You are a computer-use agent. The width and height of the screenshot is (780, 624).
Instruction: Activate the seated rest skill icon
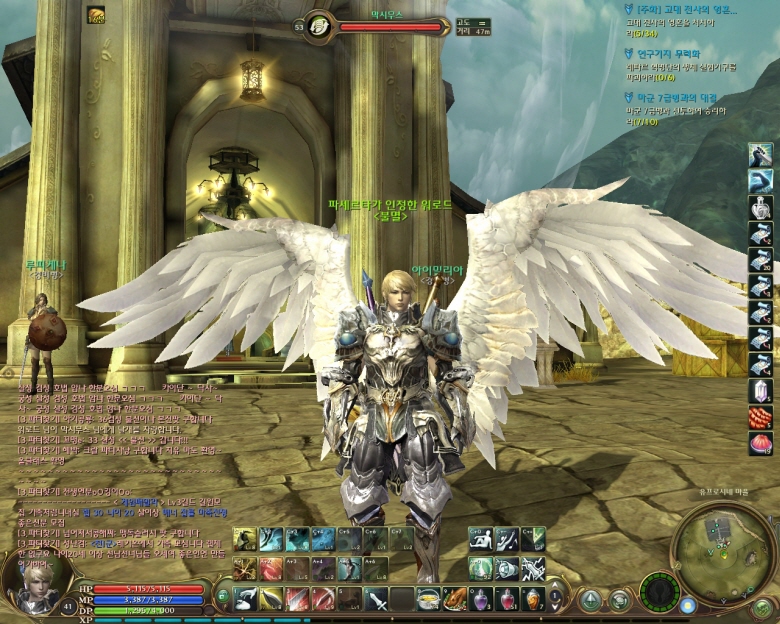click(x=481, y=540)
